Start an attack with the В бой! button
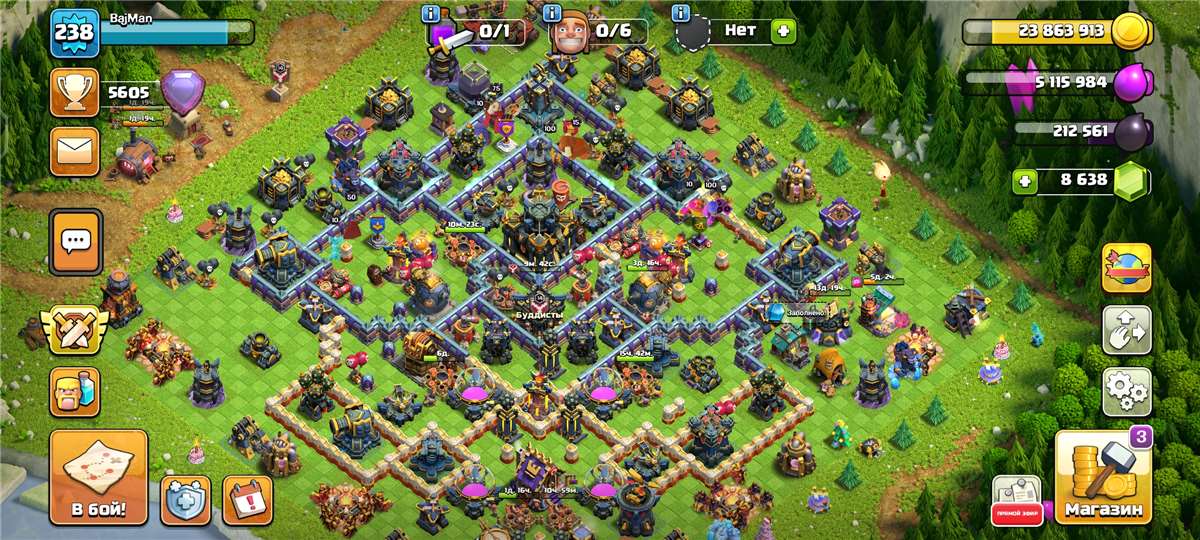The image size is (1200, 540). click(x=98, y=478)
